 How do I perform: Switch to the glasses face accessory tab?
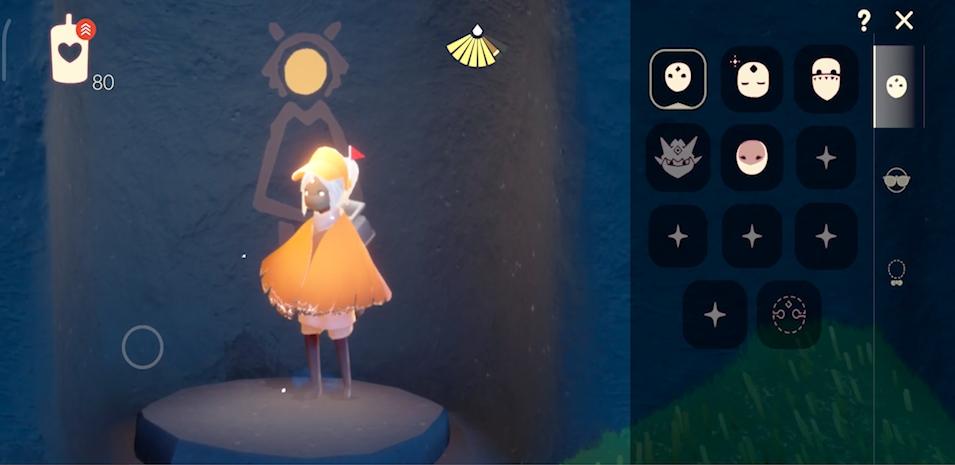897,180
